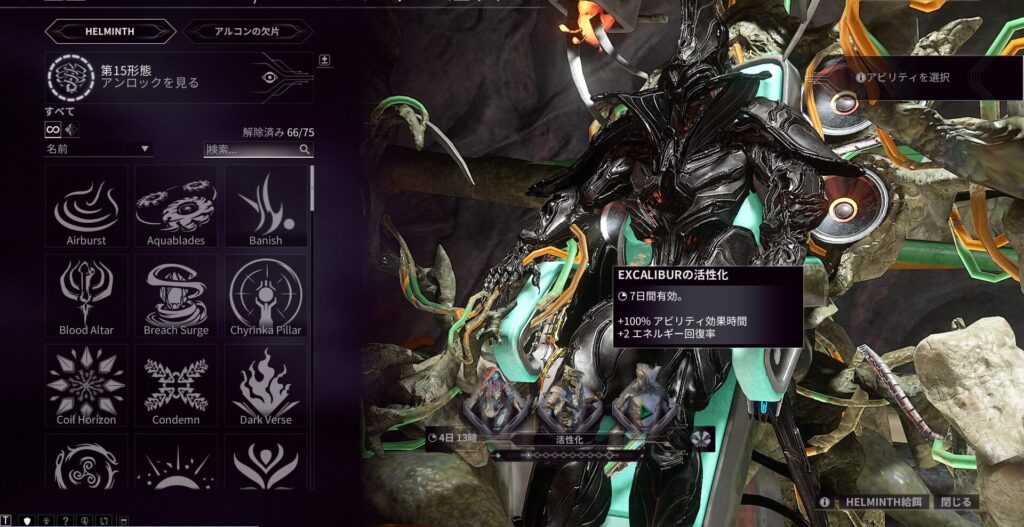Select the infinity all-abilities filter
The height and width of the screenshot is (527, 1024).
53,130
